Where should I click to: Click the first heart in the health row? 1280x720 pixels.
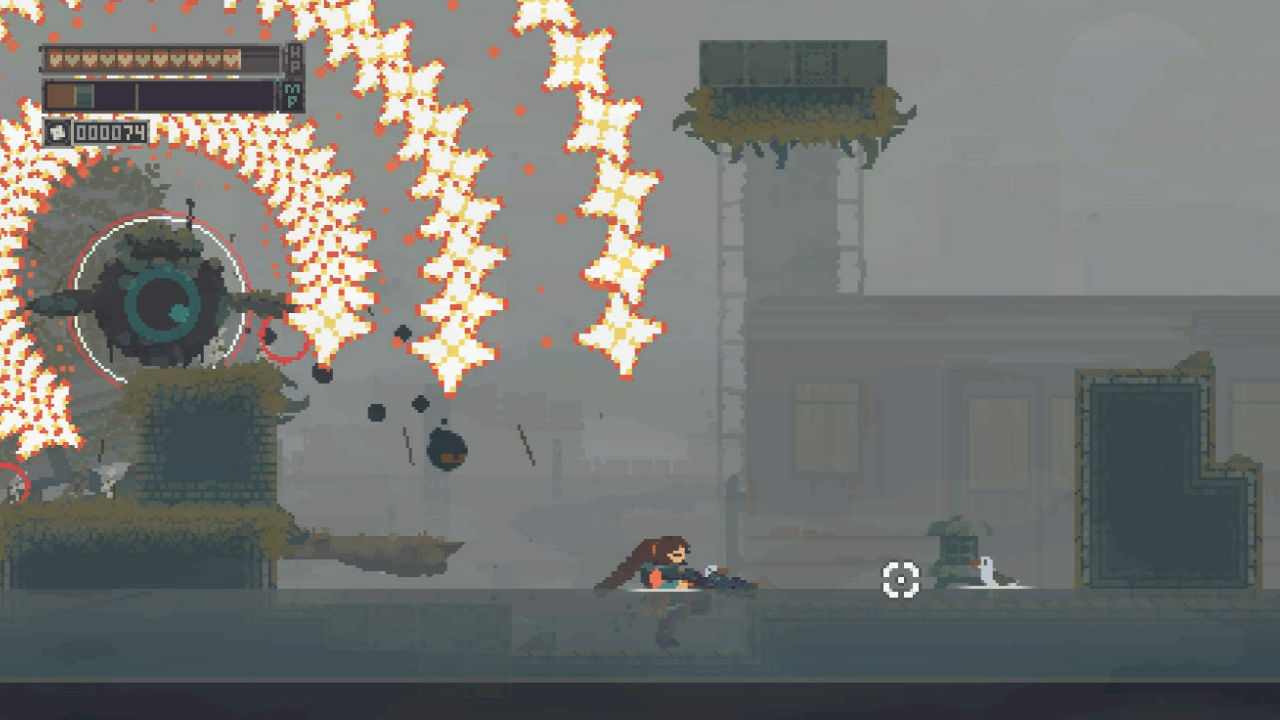point(55,58)
